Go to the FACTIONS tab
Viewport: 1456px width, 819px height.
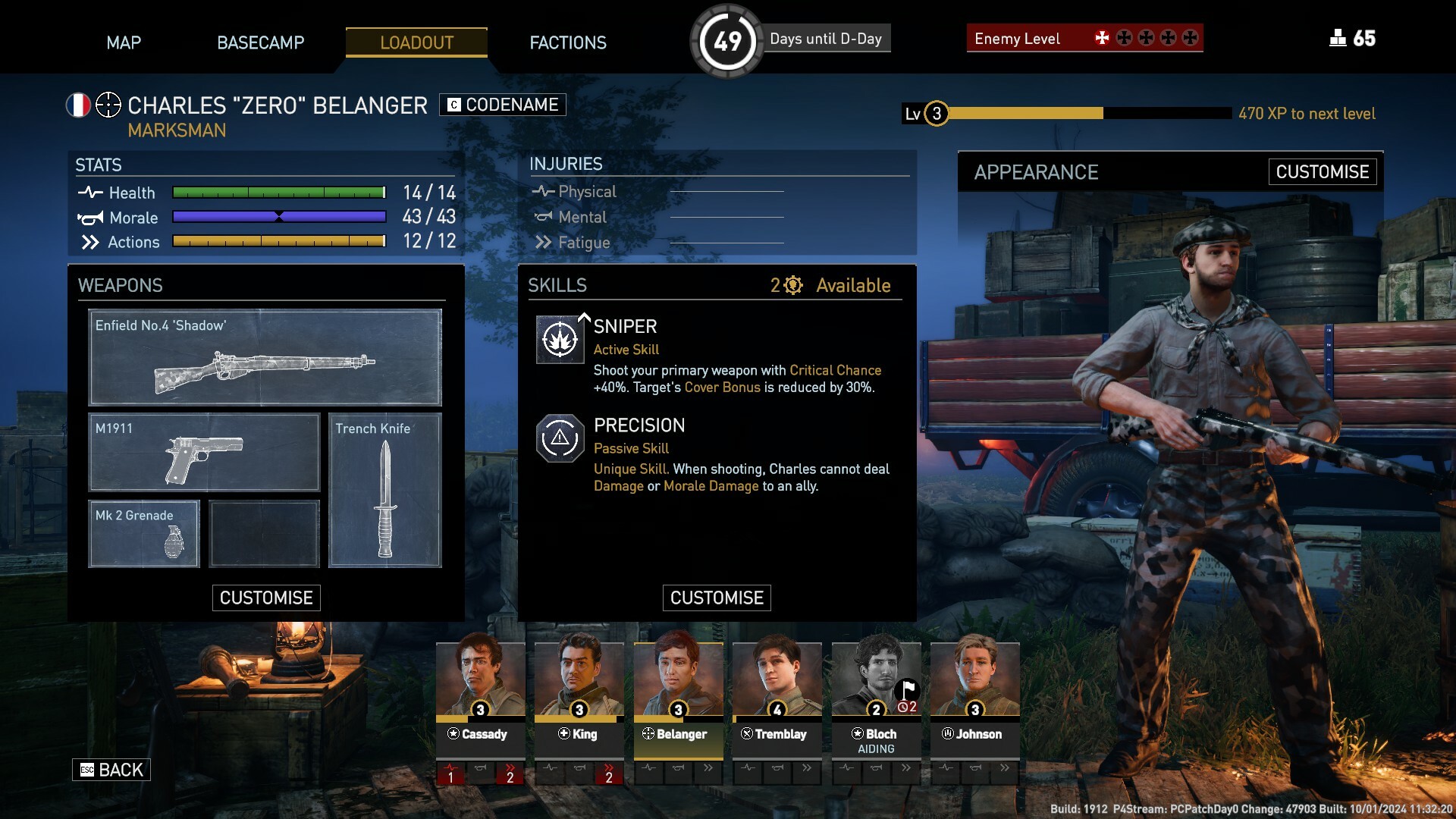[568, 42]
